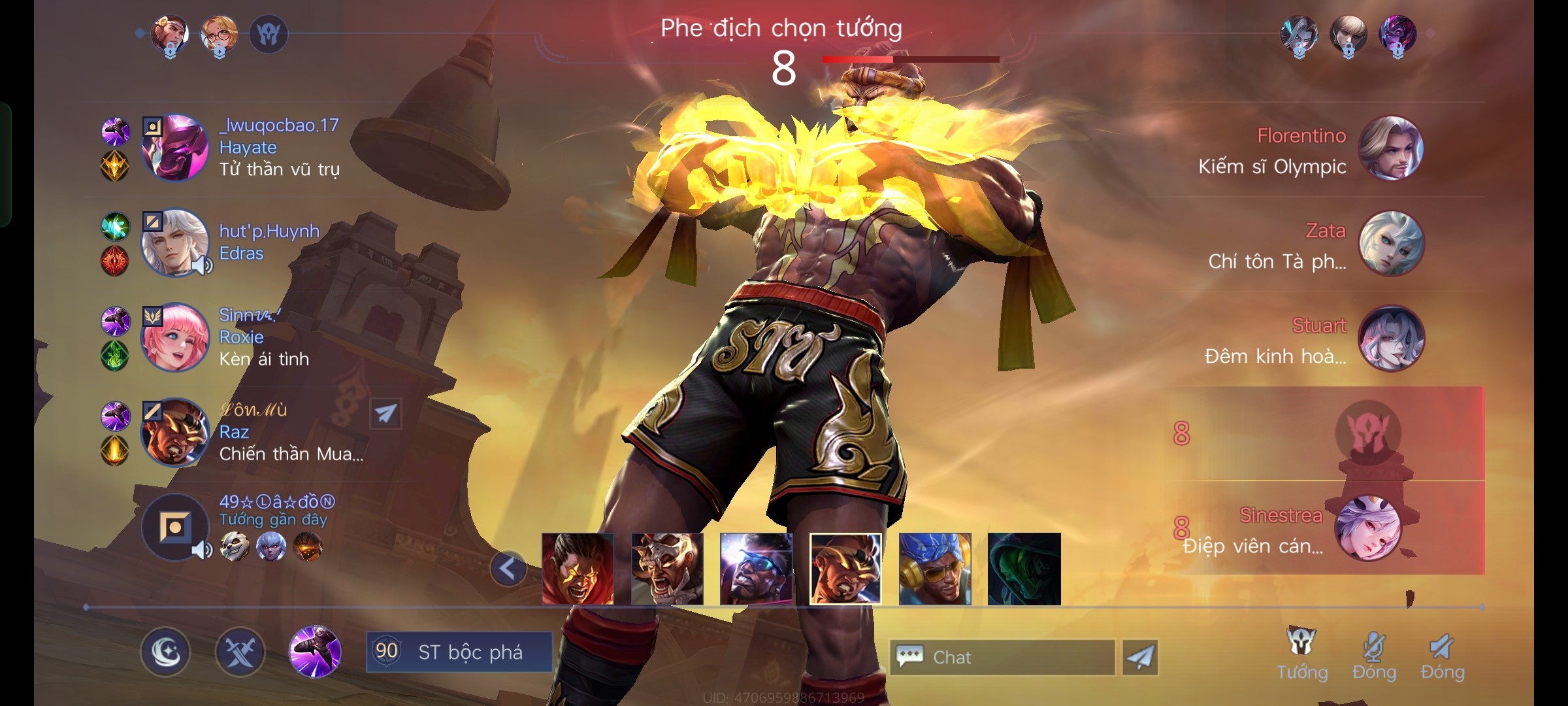Toggle the muted speaker Đóng button
This screenshot has height=706, width=1568.
(1443, 654)
